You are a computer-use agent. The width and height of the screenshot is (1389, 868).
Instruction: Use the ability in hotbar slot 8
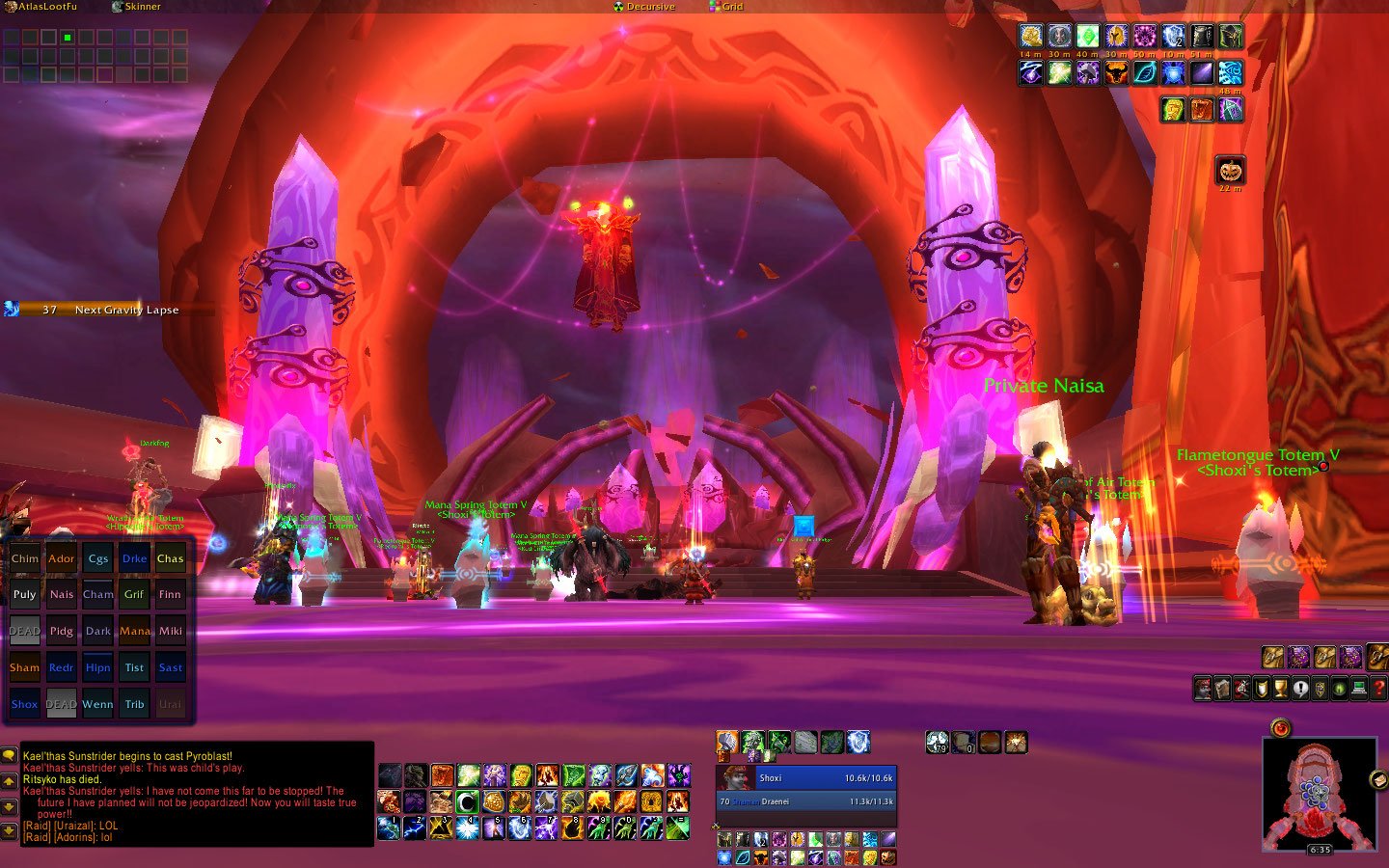tap(572, 827)
